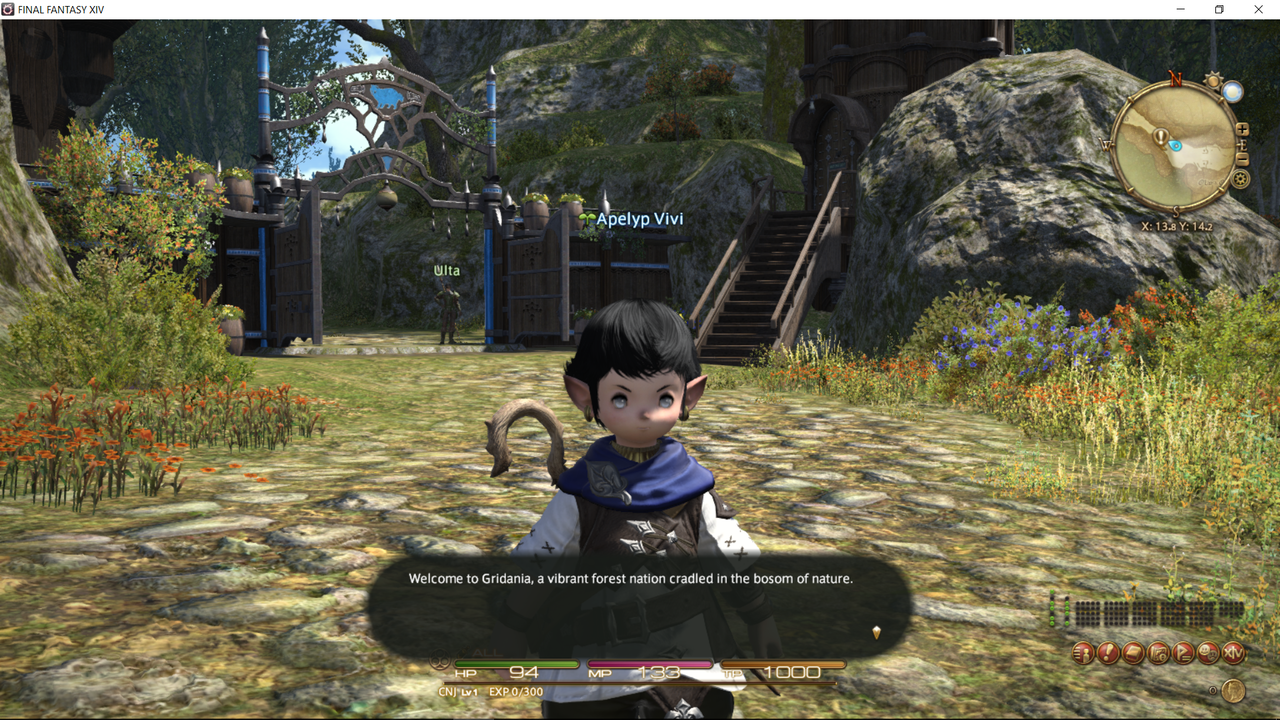Viewport: 1280px width, 720px height.
Task: Close the Final Fantasy XIV window
Action: 1258,10
